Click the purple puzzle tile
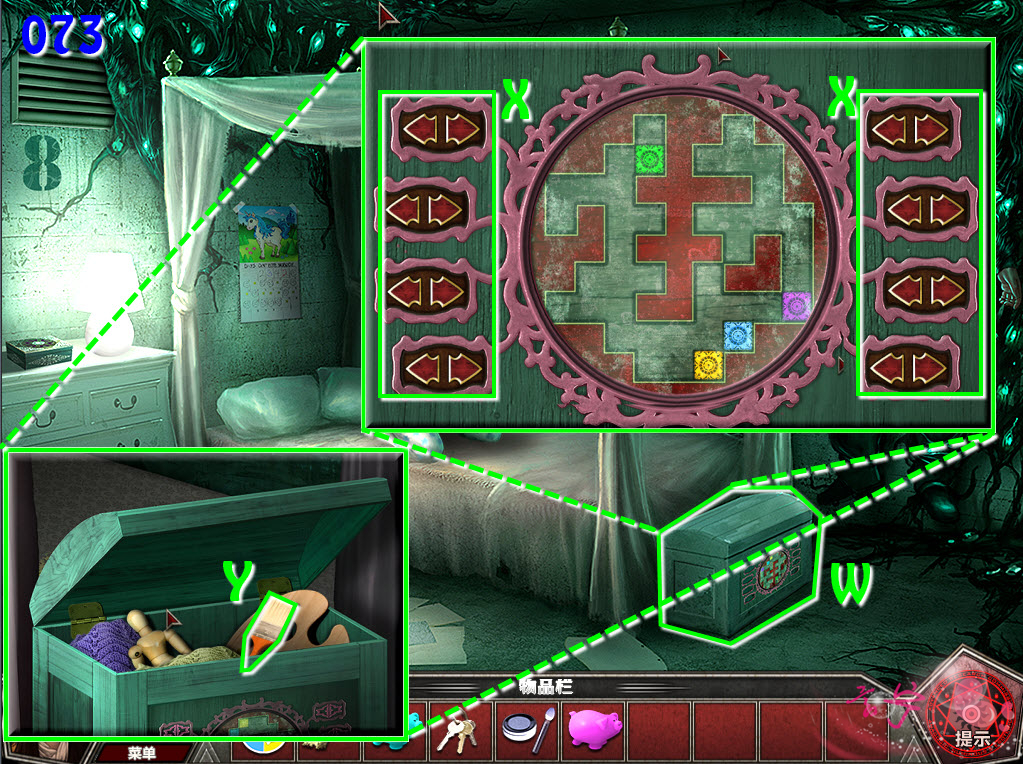1023x764 pixels. pyautogui.click(x=797, y=305)
